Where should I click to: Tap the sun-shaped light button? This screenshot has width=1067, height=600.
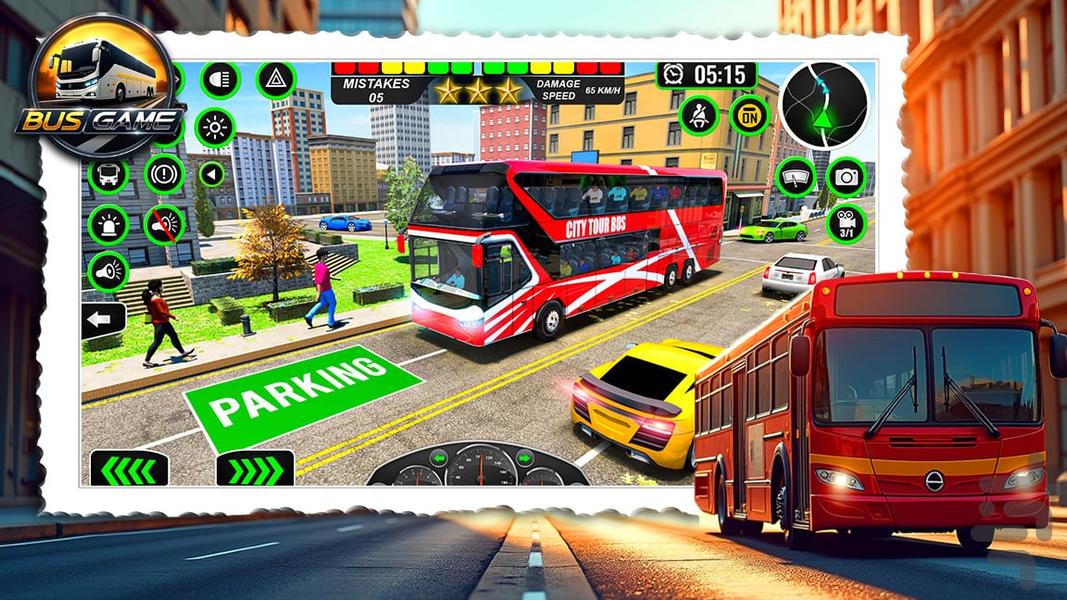[x=214, y=128]
